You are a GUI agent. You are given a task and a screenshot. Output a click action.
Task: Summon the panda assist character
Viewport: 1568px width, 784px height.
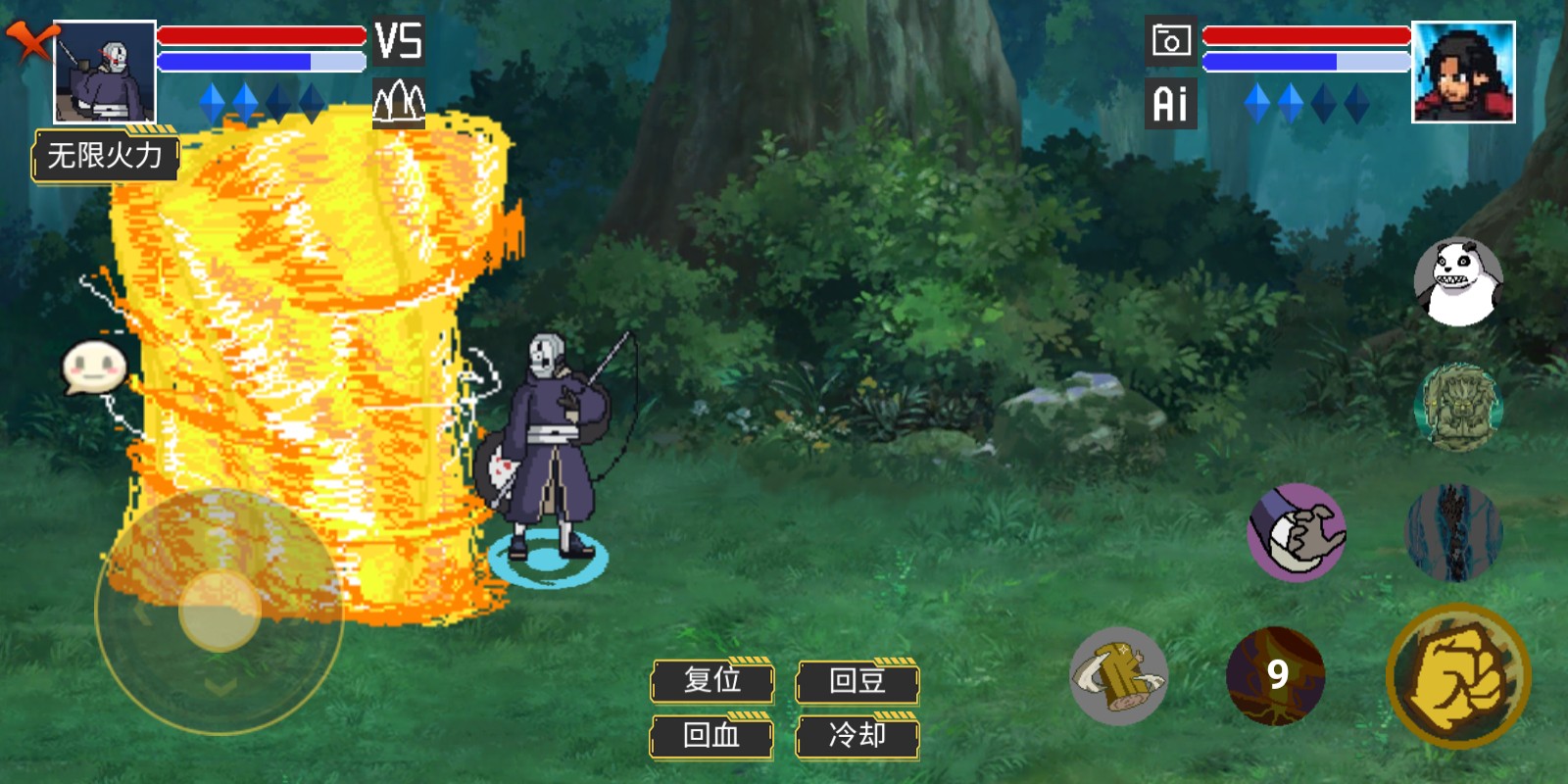(x=1458, y=282)
